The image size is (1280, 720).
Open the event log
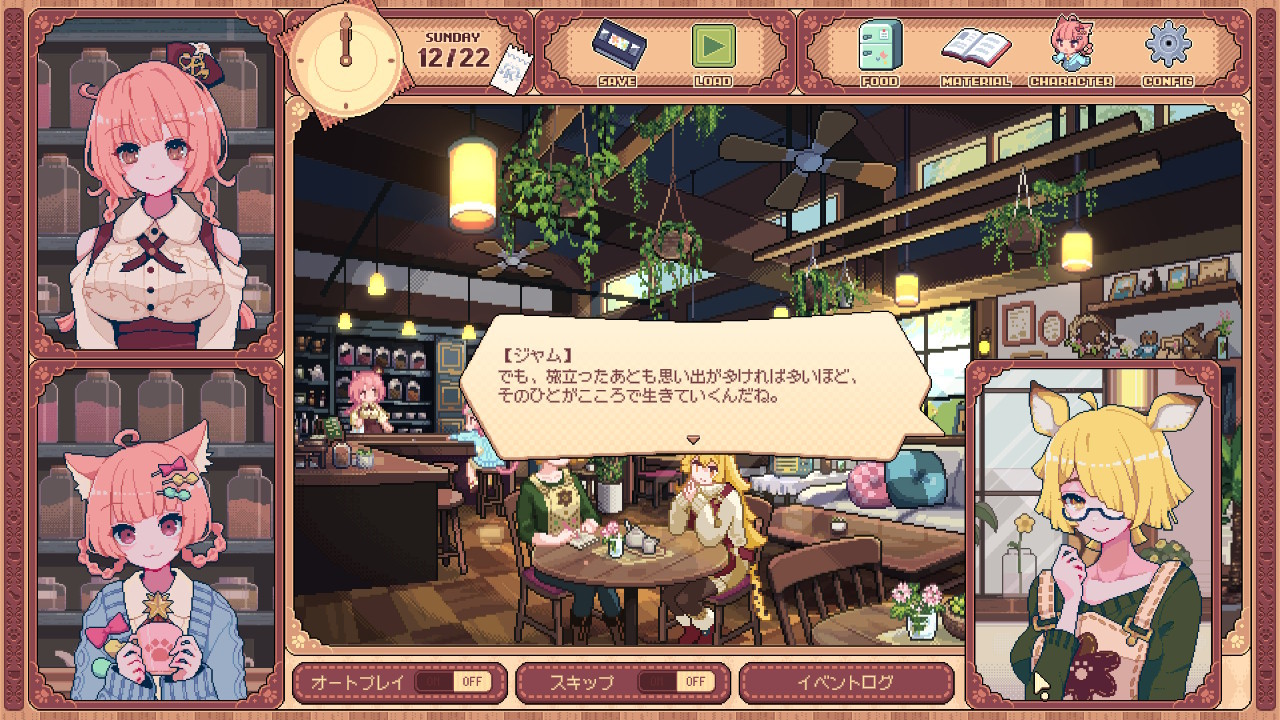pyautogui.click(x=846, y=682)
